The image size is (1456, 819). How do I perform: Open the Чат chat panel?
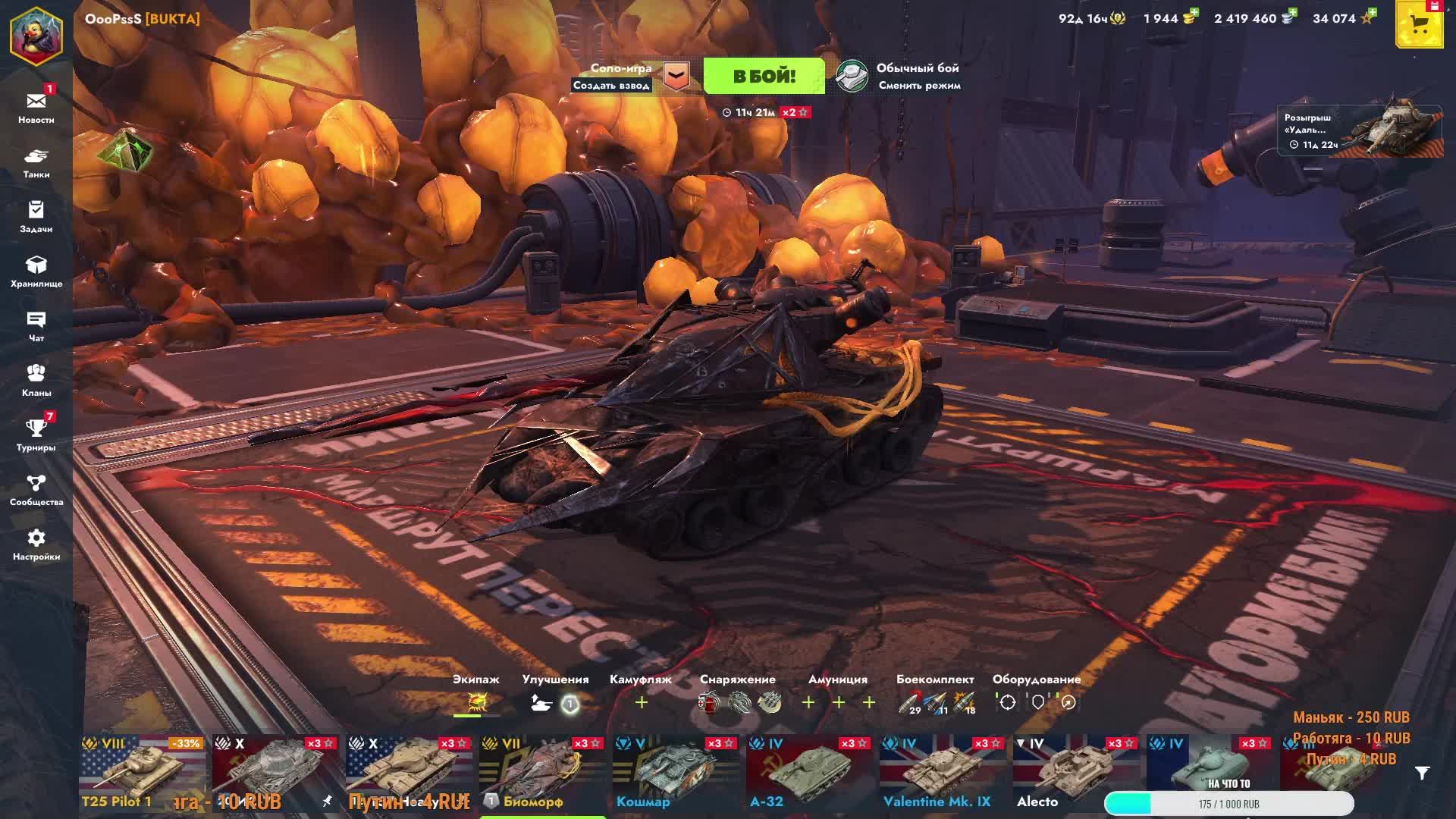click(36, 326)
